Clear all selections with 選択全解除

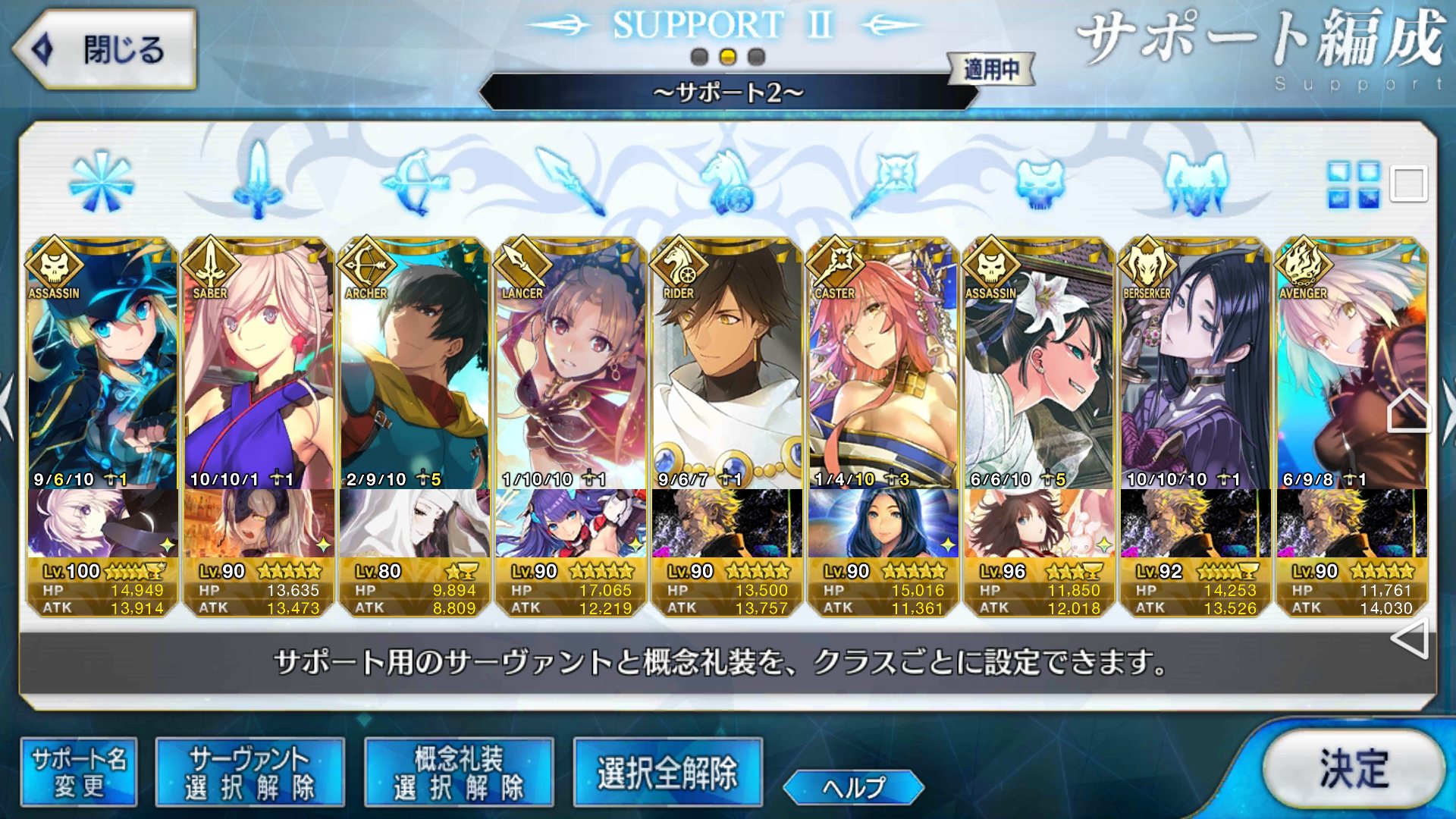click(x=667, y=772)
